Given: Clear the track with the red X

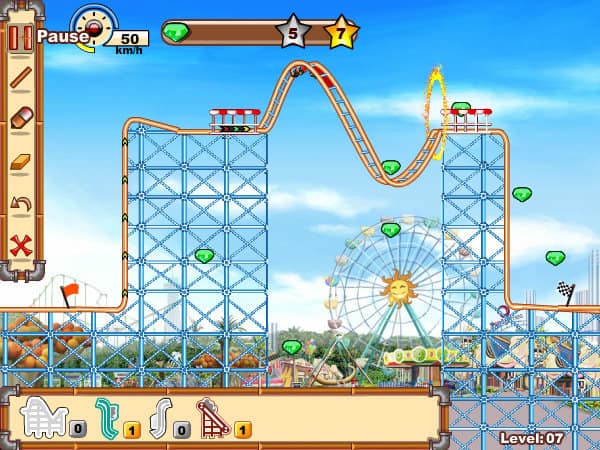Looking at the screenshot, I should coord(20,245).
